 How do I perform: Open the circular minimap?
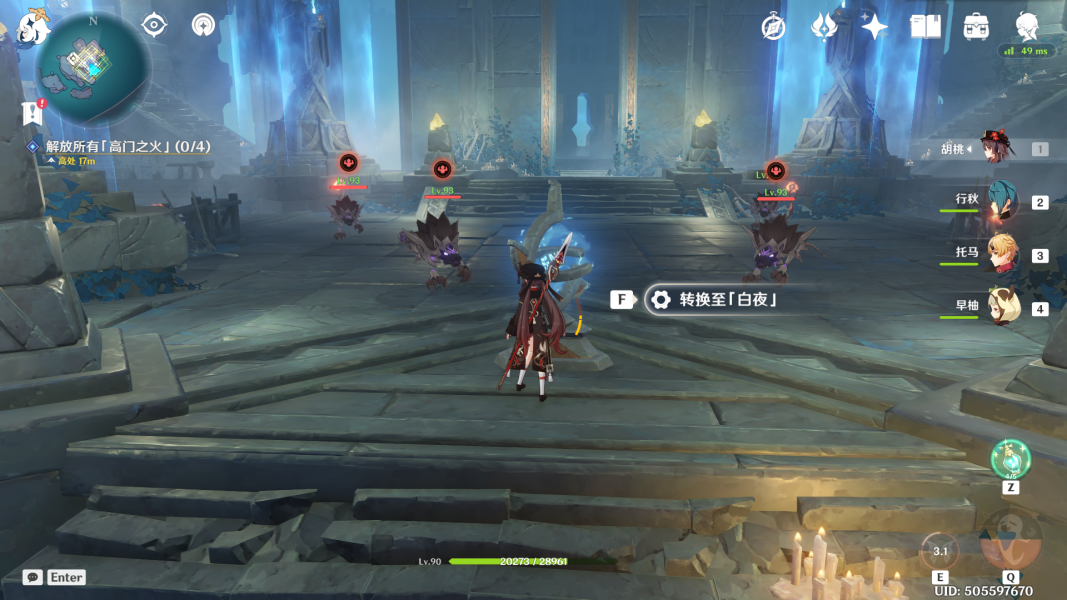click(92, 69)
